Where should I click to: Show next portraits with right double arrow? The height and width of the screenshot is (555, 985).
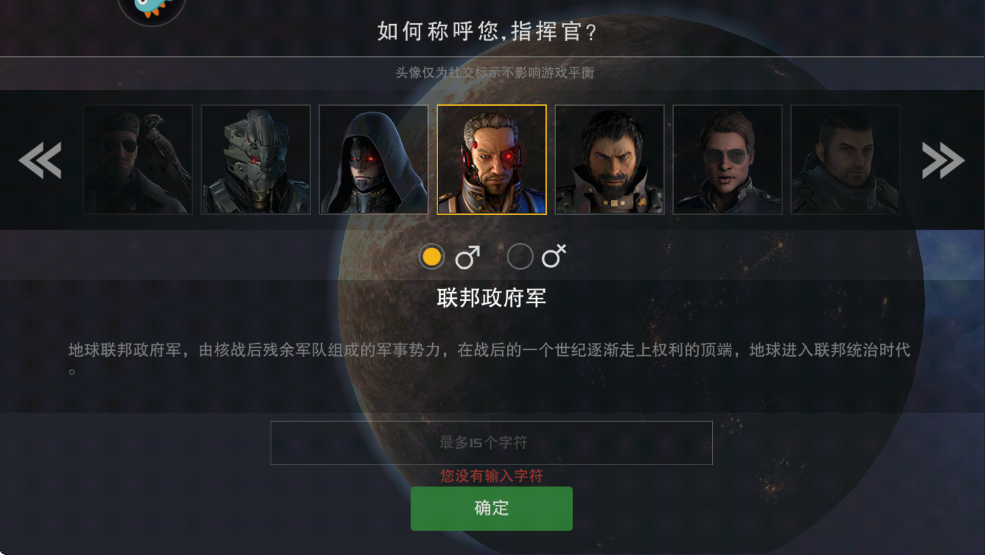coord(943,160)
